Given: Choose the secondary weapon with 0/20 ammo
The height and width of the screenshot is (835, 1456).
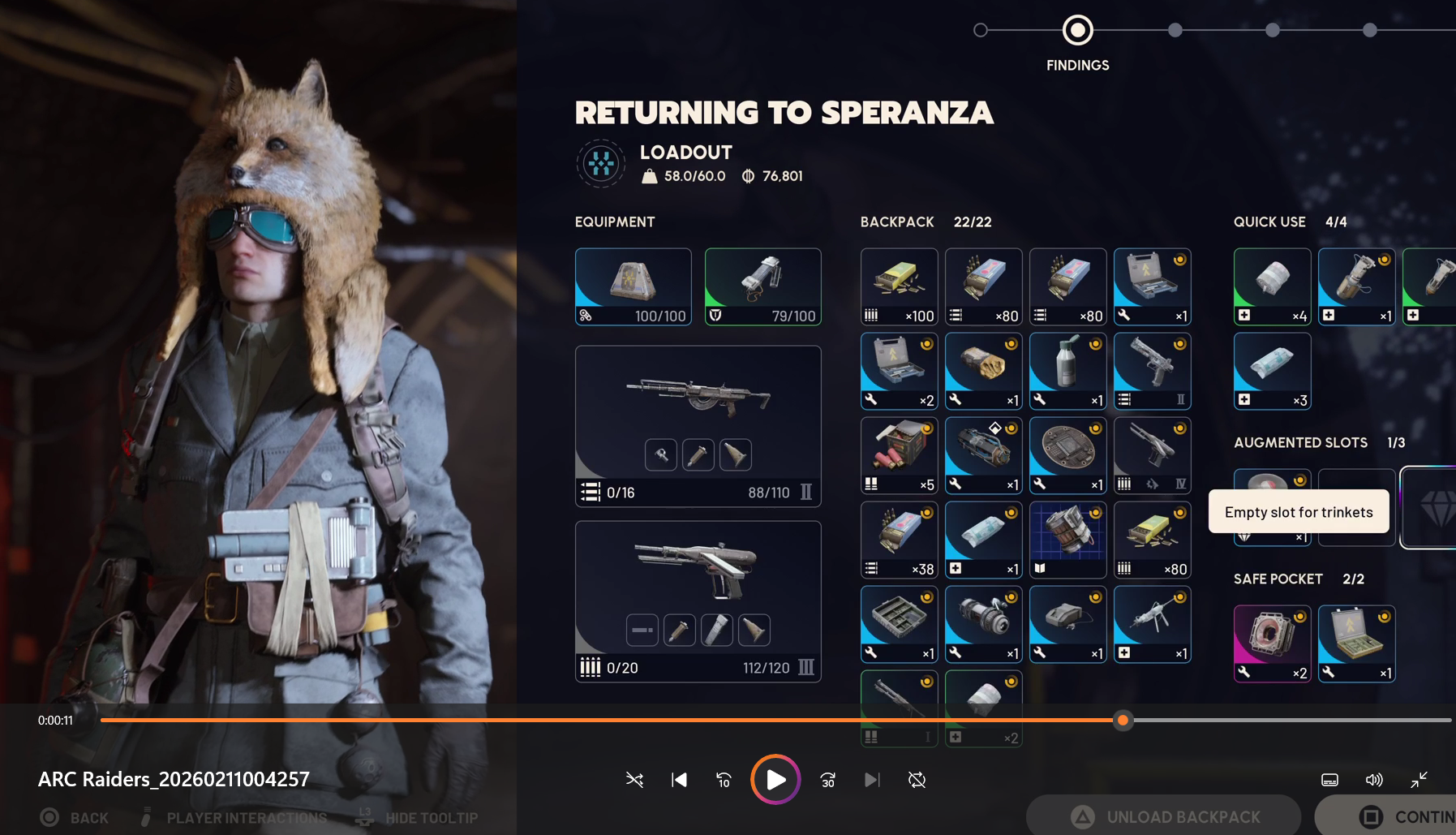Looking at the screenshot, I should click(x=698, y=601).
